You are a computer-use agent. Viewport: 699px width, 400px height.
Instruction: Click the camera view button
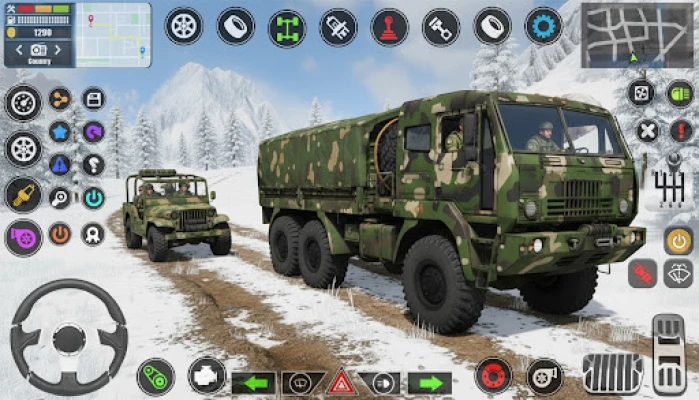pos(38,50)
